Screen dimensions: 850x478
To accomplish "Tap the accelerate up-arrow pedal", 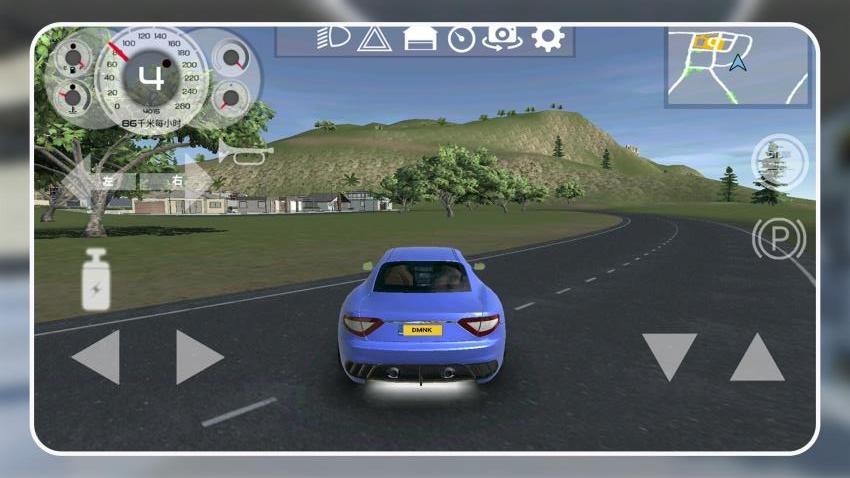I will [757, 357].
